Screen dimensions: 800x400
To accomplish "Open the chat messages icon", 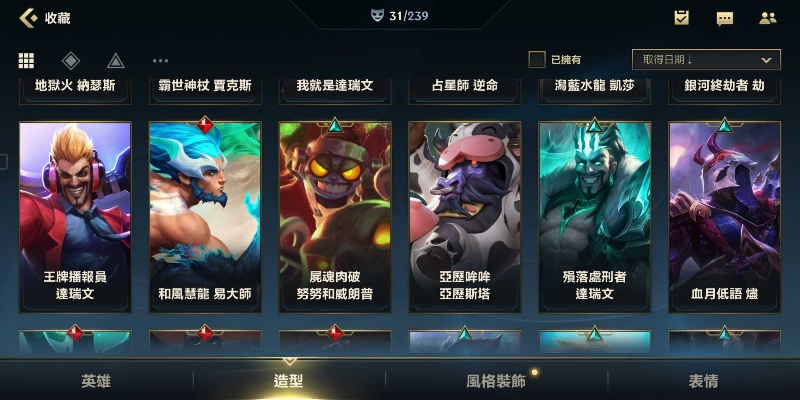I will tap(725, 18).
